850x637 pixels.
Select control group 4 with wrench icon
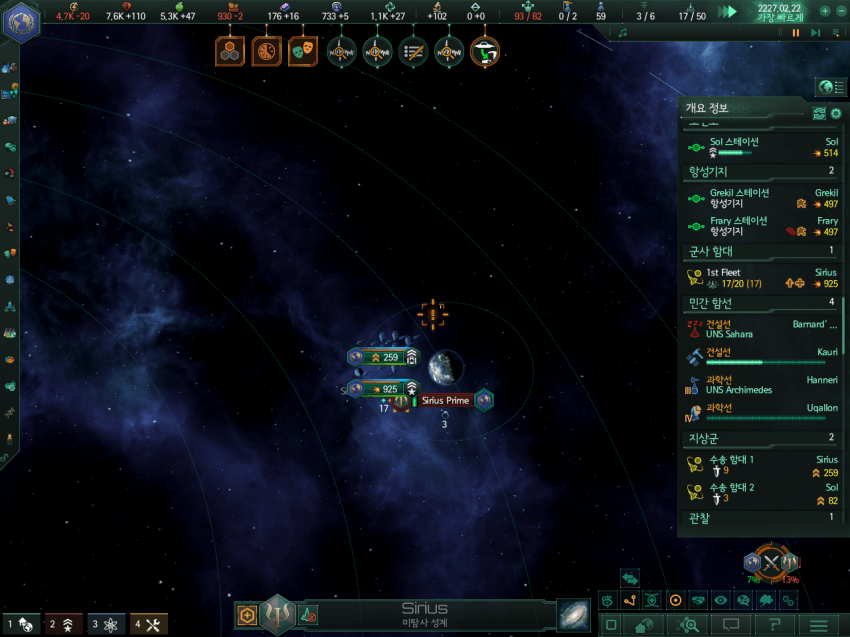148,625
